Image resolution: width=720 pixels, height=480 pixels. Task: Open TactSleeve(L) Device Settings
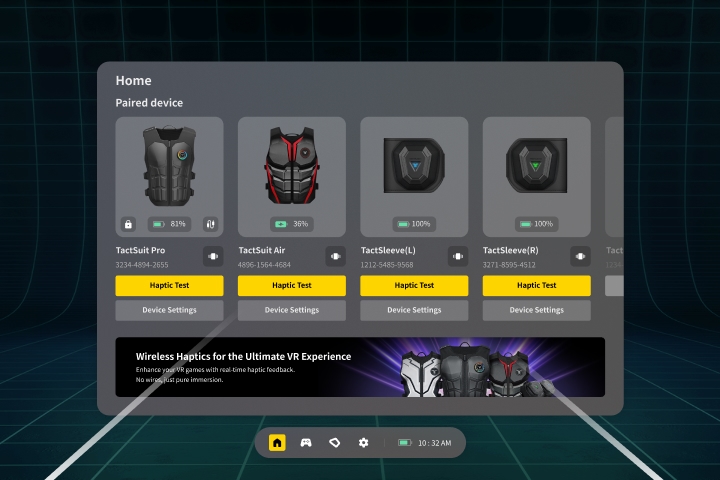tap(414, 310)
